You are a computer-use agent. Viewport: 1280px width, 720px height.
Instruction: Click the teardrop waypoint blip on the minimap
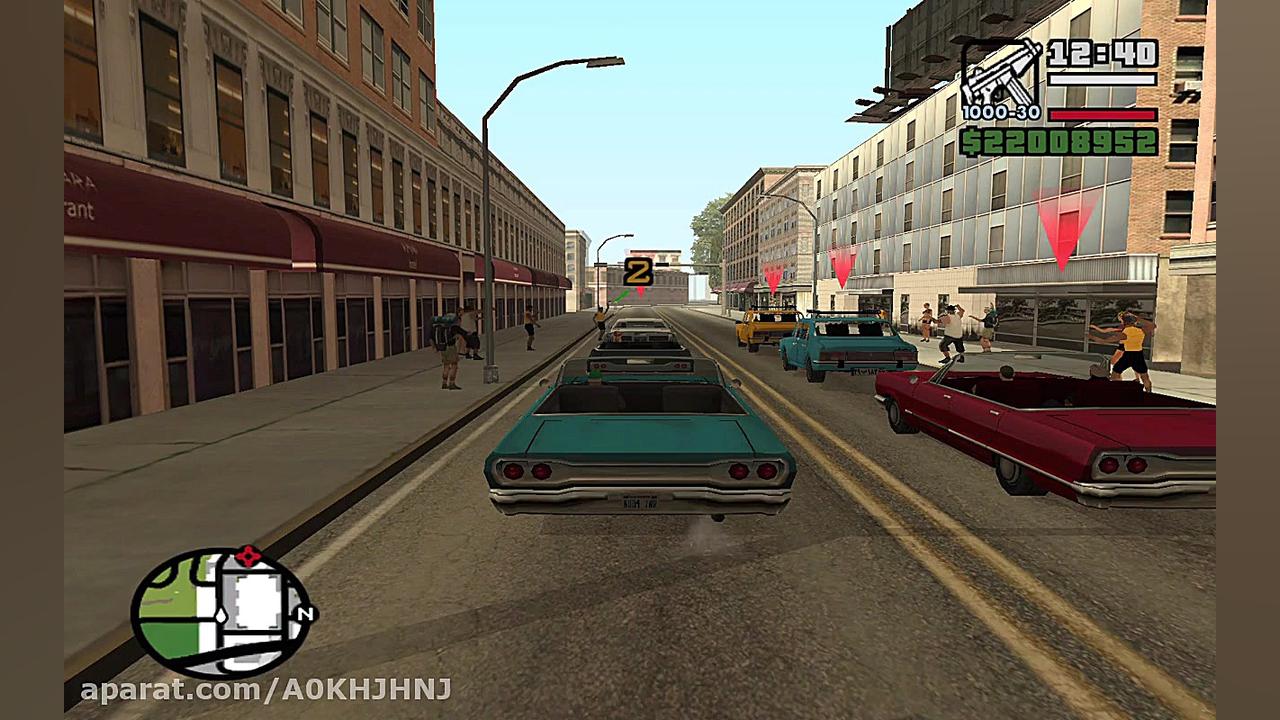221,615
